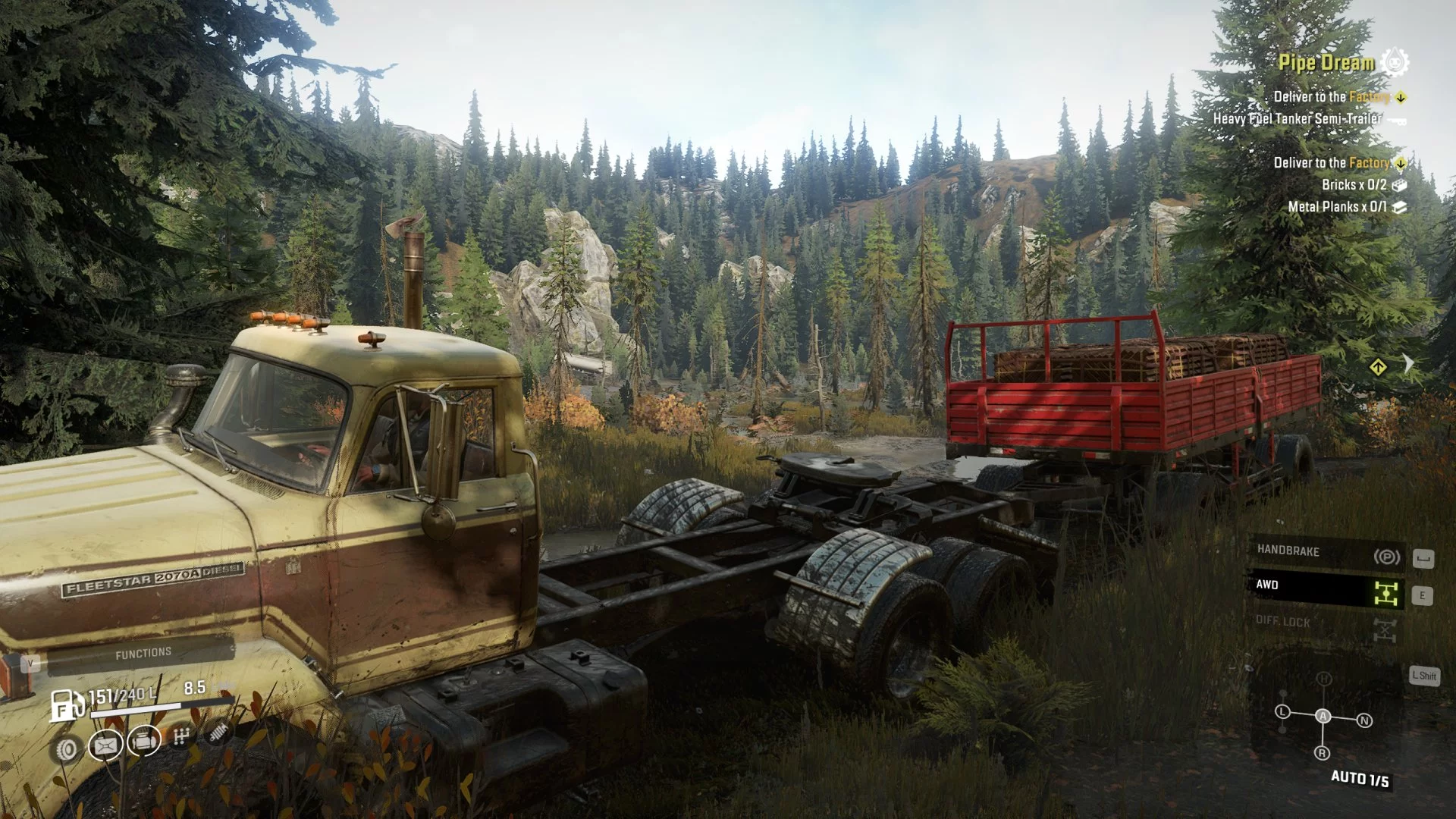Click the engine damage status icon
This screenshot has height=819, width=1456.
tap(144, 740)
